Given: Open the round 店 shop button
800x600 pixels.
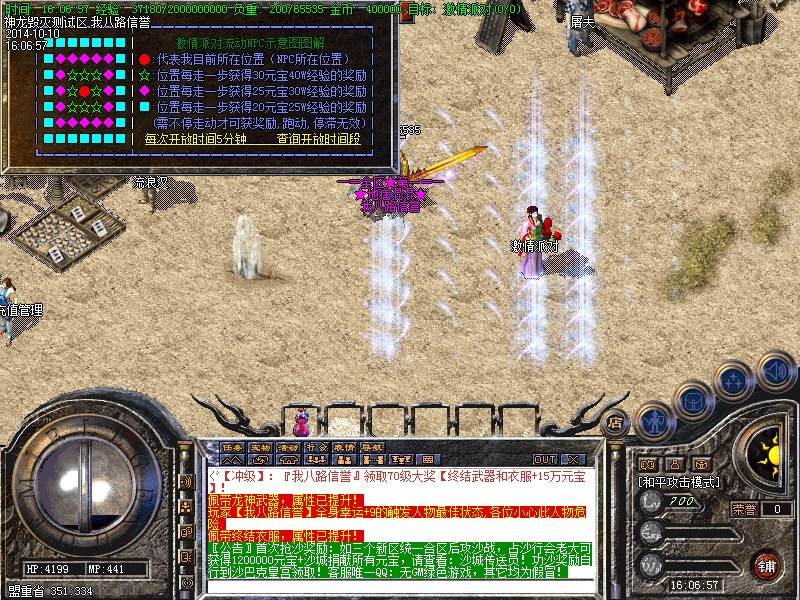Looking at the screenshot, I should click(616, 423).
